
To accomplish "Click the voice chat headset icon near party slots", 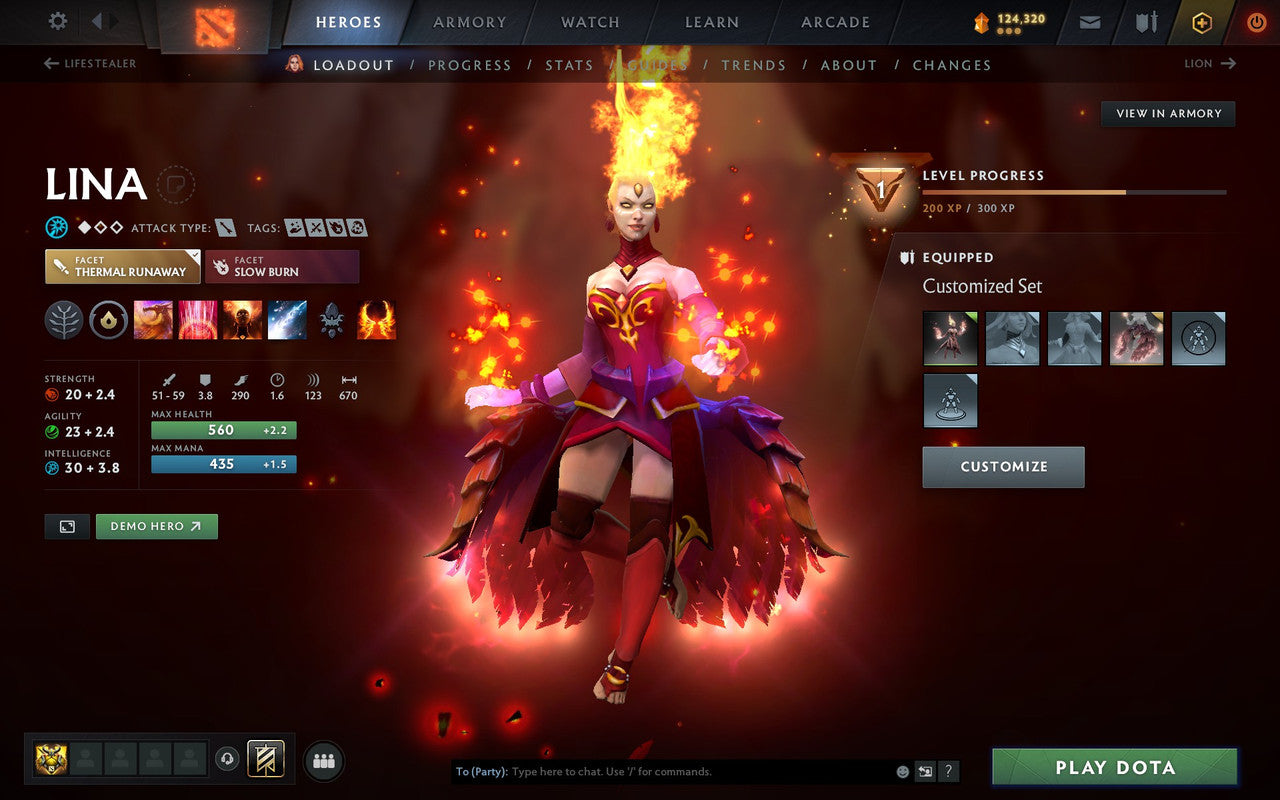I will [228, 759].
